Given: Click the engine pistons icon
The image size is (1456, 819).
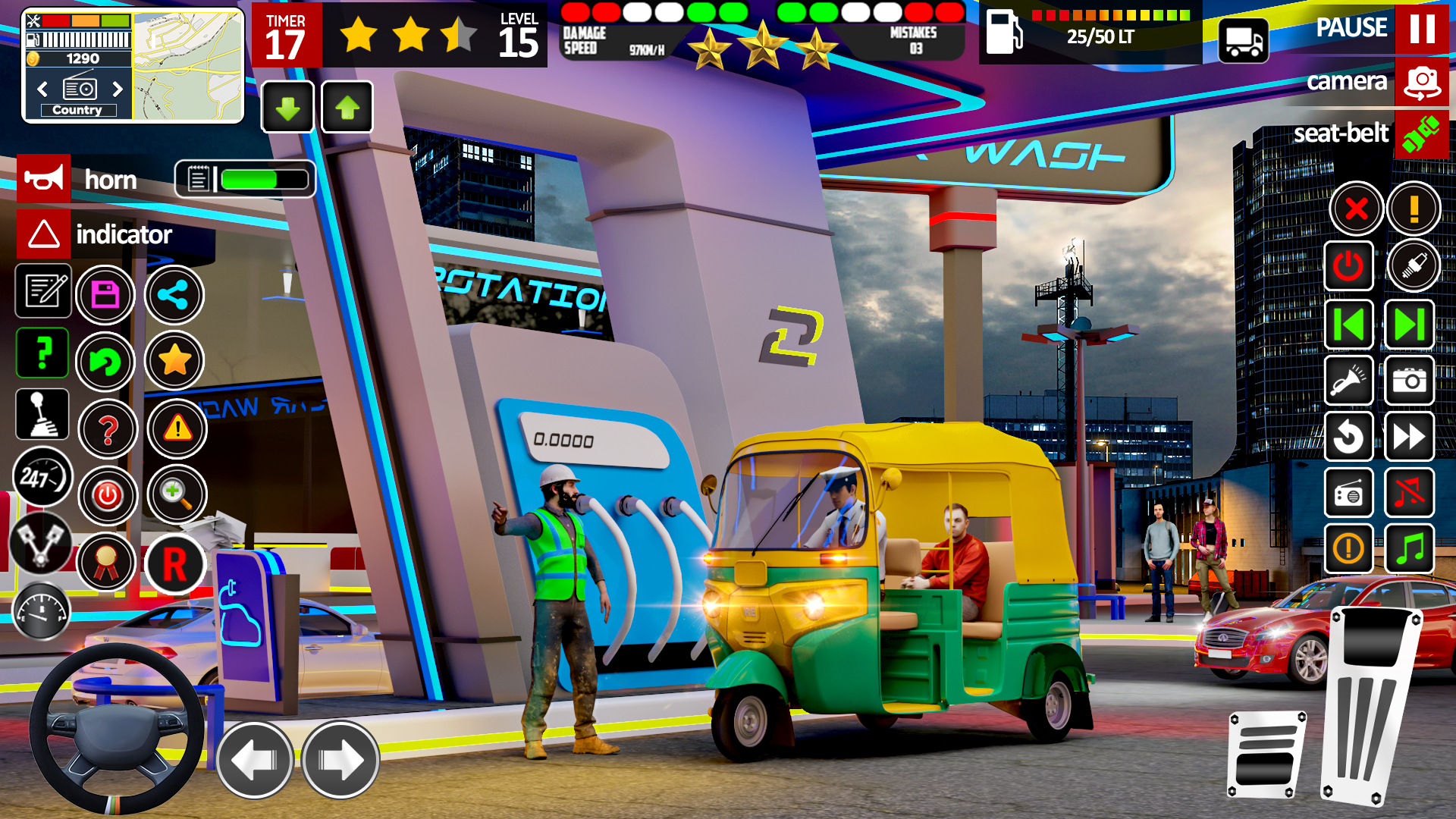Looking at the screenshot, I should 43,544.
